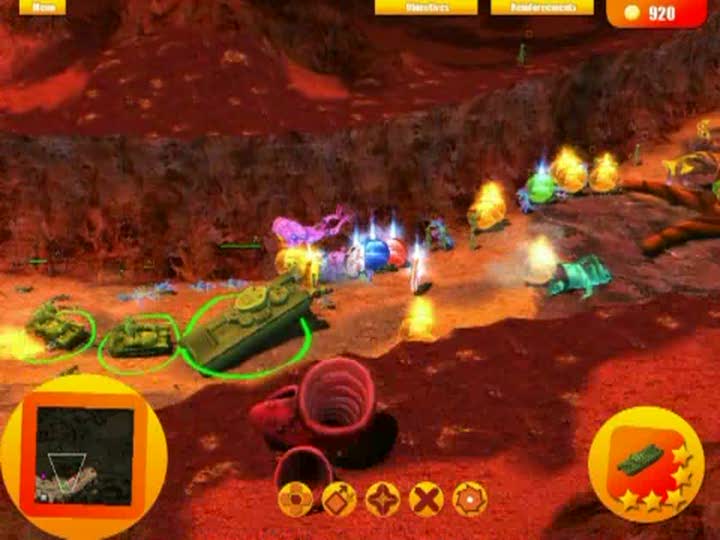
Task: Open the Reinforcements panel
Action: [541, 7]
